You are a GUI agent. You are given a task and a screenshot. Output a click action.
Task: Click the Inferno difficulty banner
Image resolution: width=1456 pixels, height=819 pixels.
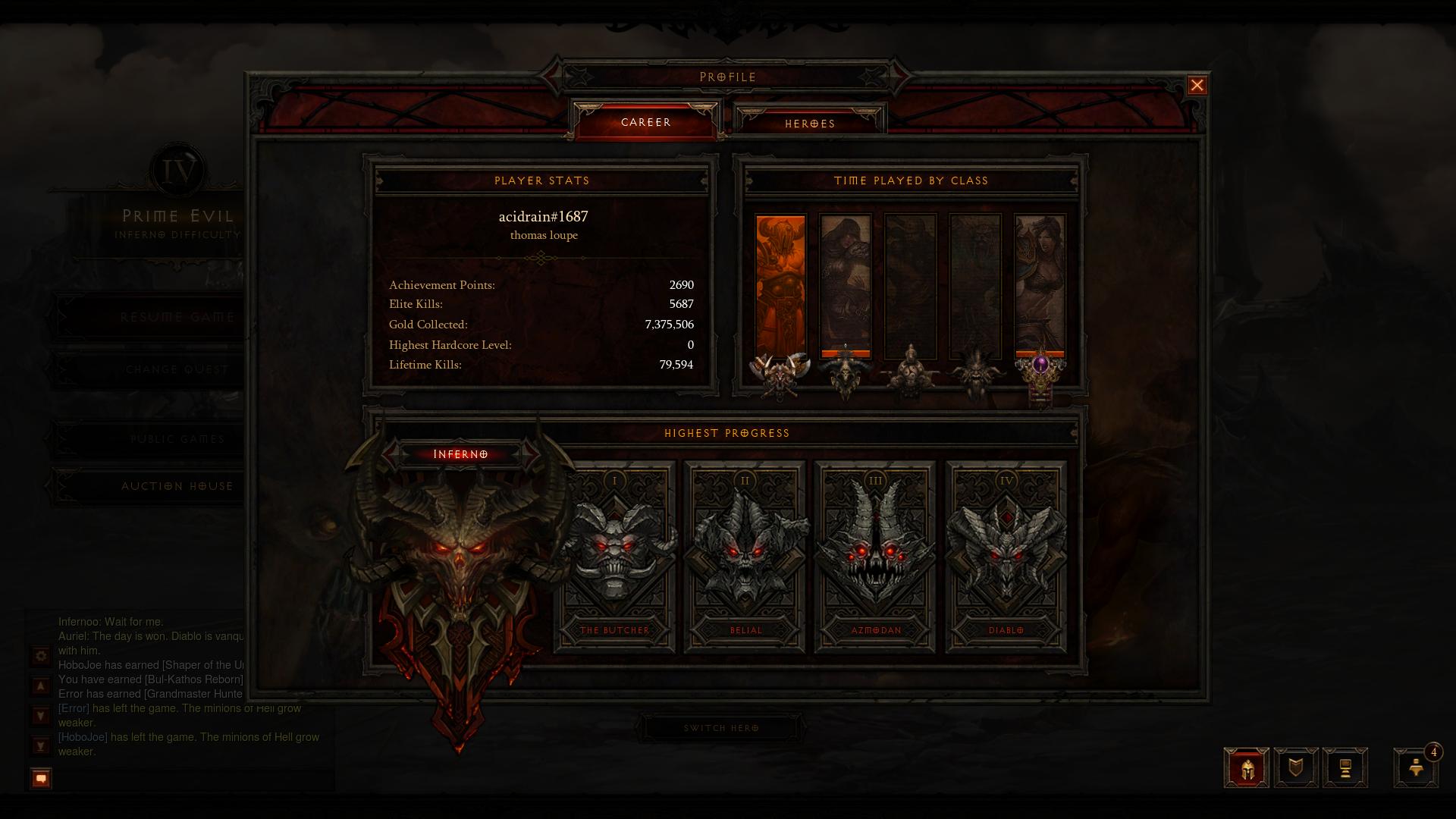click(x=460, y=453)
